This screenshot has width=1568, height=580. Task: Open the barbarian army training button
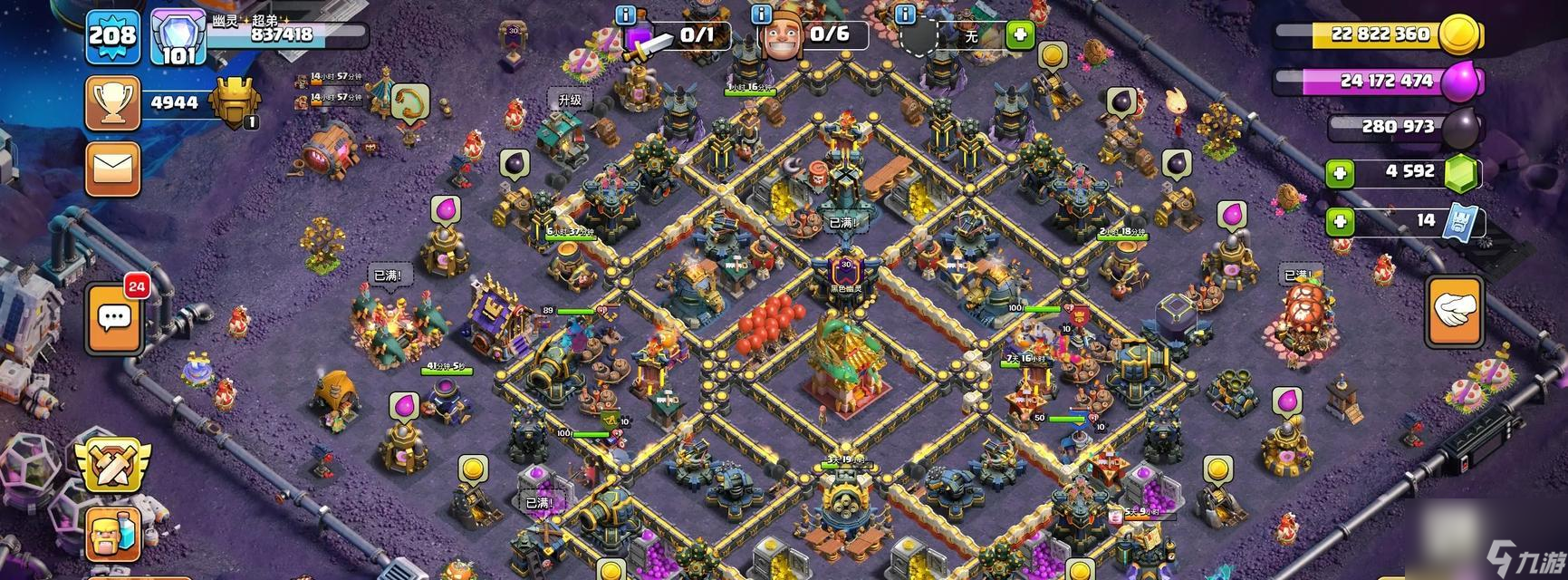(112, 535)
